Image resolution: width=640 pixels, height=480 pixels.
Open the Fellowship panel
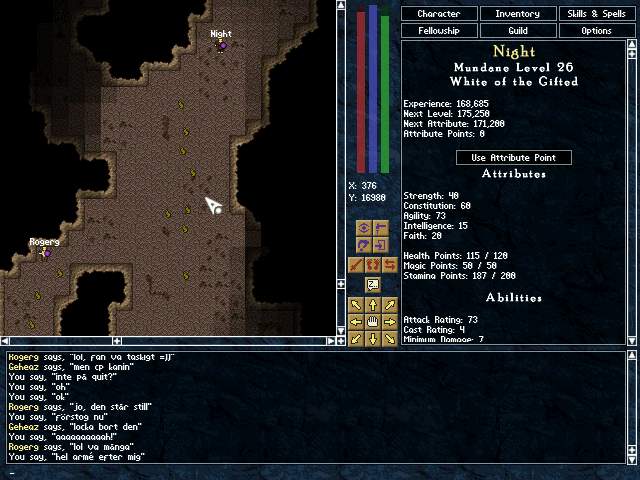coord(439,31)
